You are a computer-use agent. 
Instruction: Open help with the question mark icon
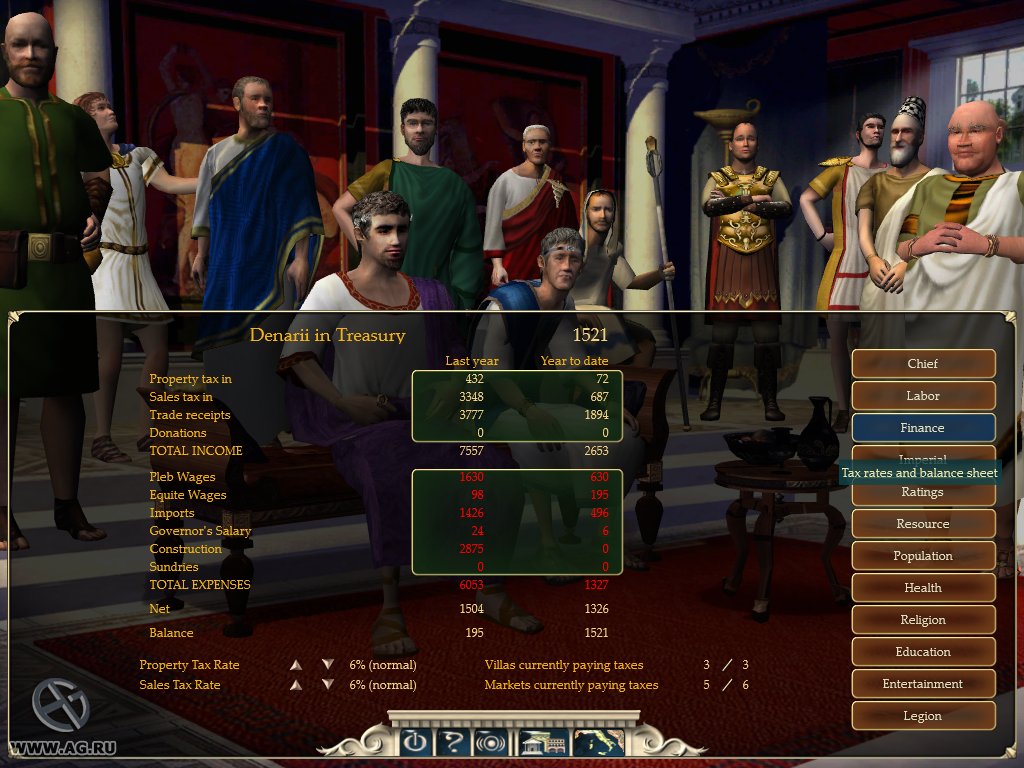click(453, 743)
